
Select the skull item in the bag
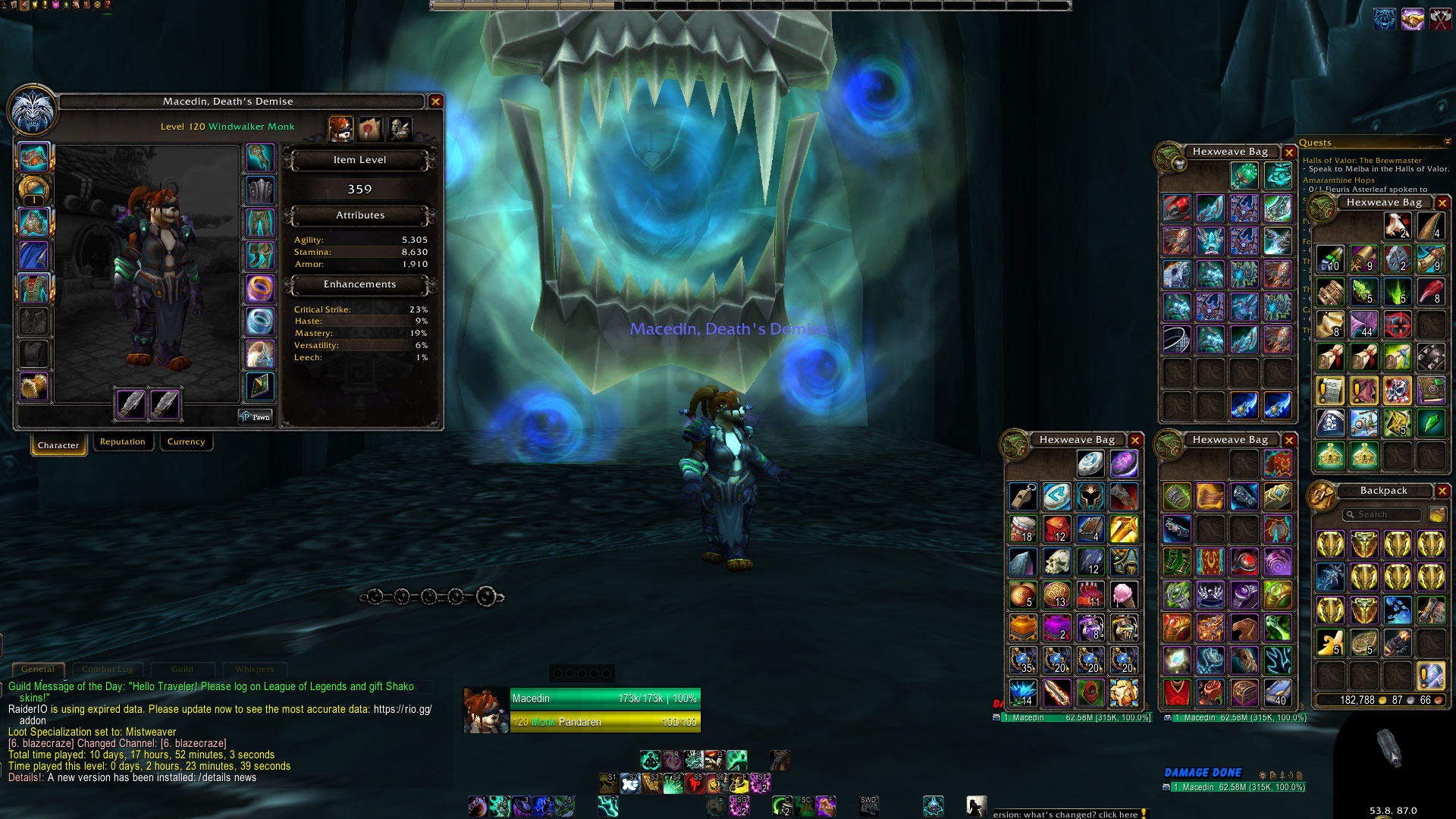(1057, 563)
